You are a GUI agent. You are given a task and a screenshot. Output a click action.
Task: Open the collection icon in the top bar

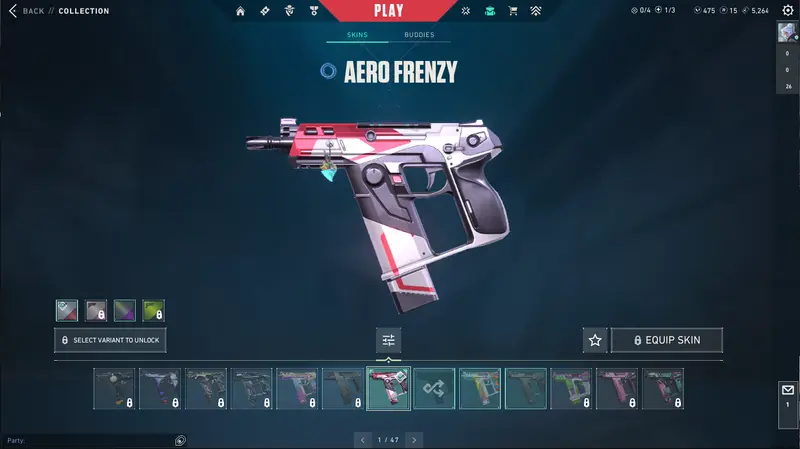point(489,11)
